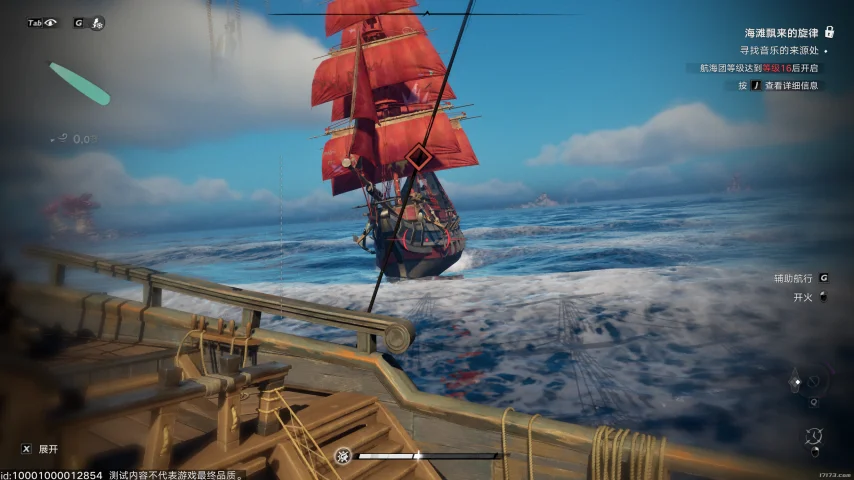
Task: Click the teal compass direction indicator
Action: pos(79,84)
